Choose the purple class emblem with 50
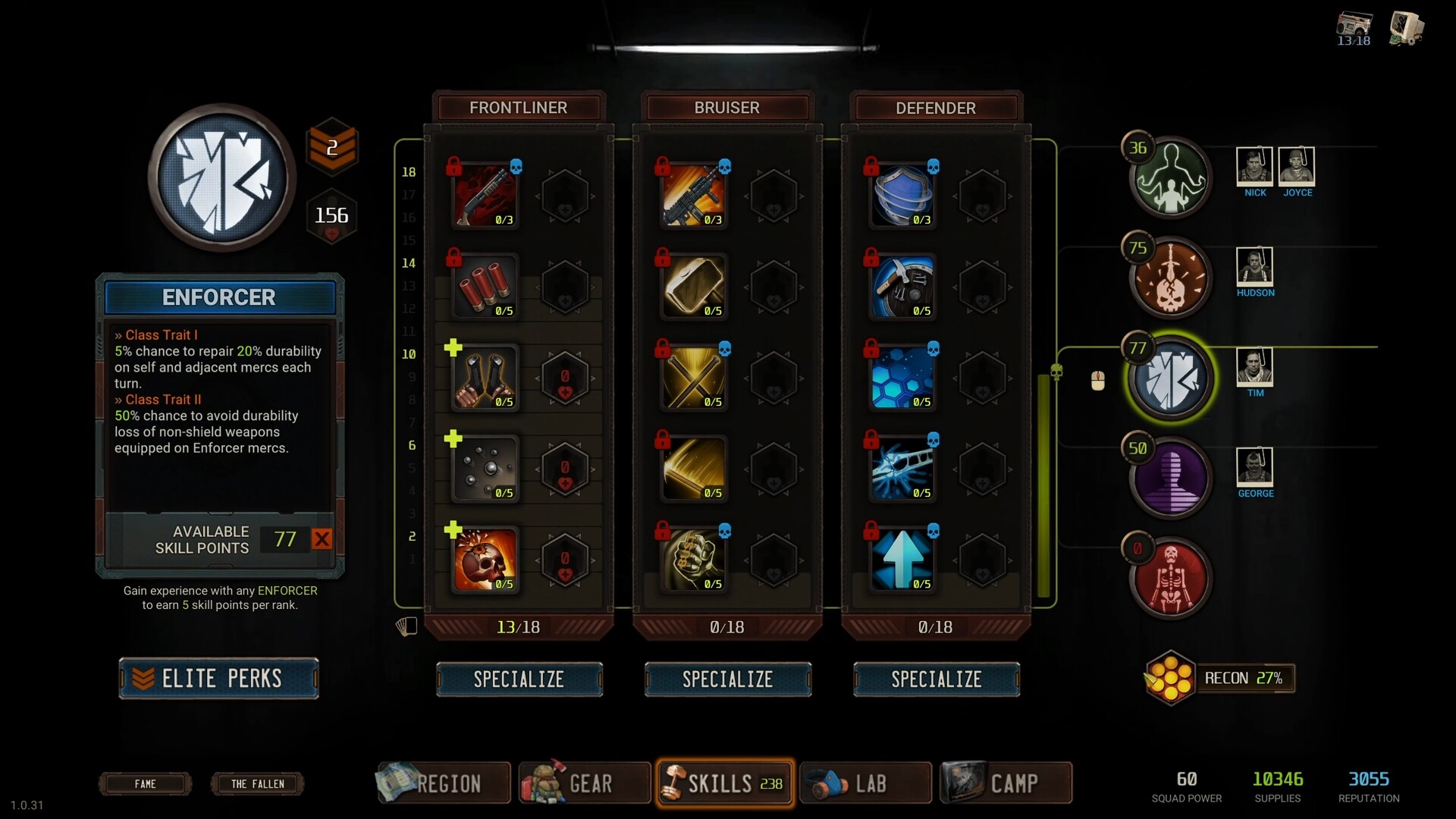 [1171, 479]
